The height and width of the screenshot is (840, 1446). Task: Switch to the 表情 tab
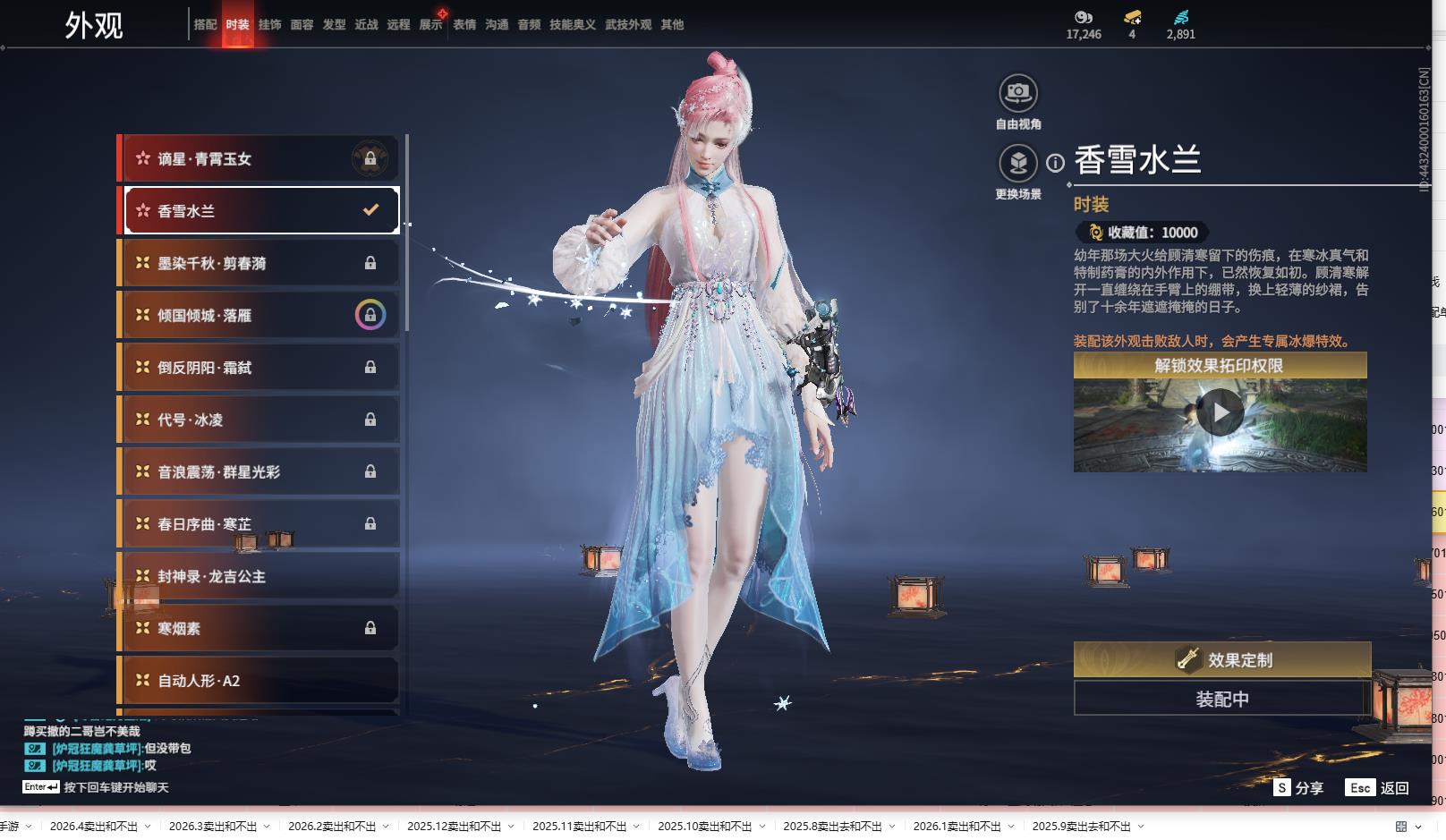(x=464, y=25)
